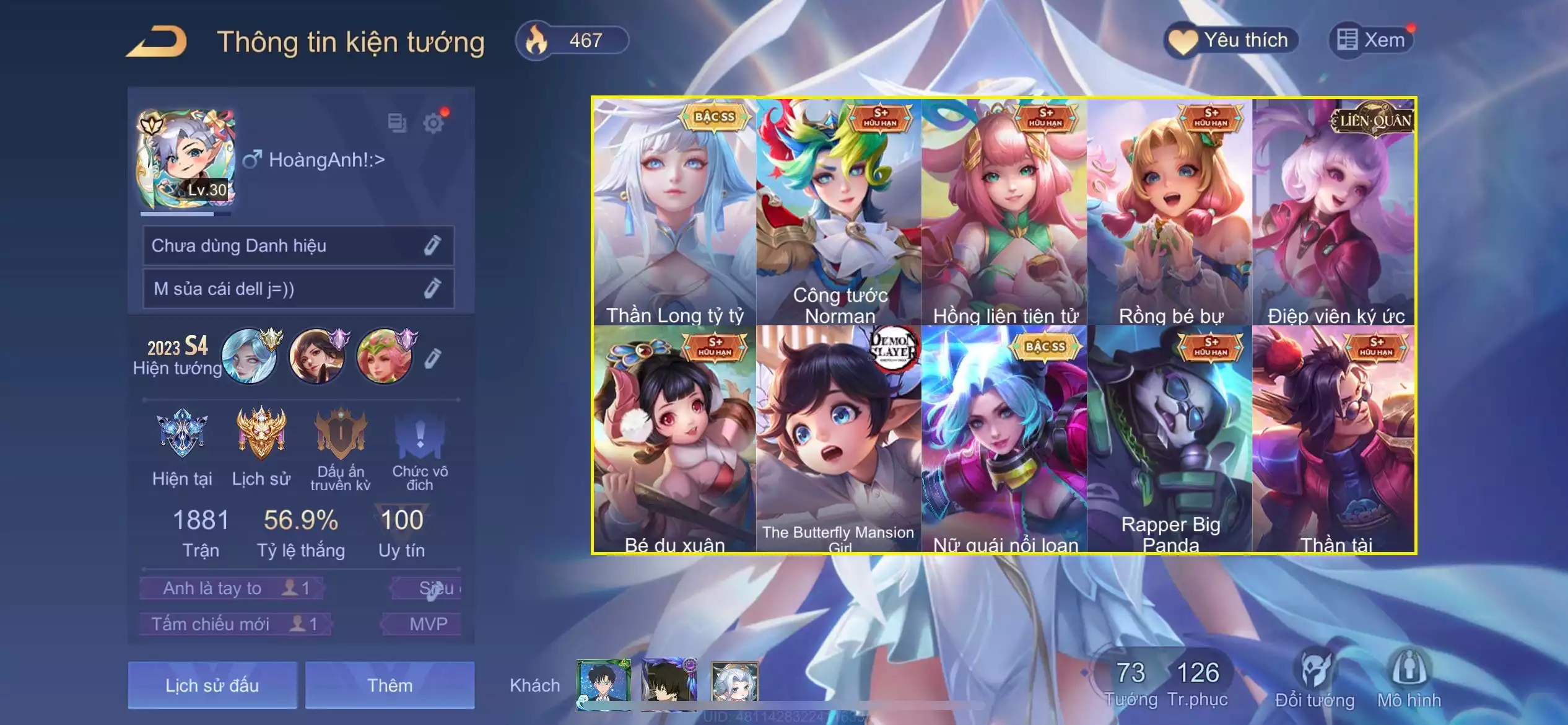Select Hồng liên tiên tử skin

tap(1004, 212)
